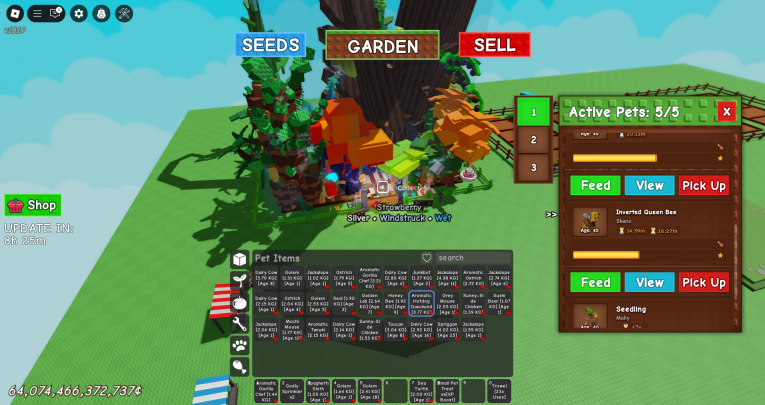Feed the Inverted Queen Bee pet
The height and width of the screenshot is (405, 765).
pos(596,283)
